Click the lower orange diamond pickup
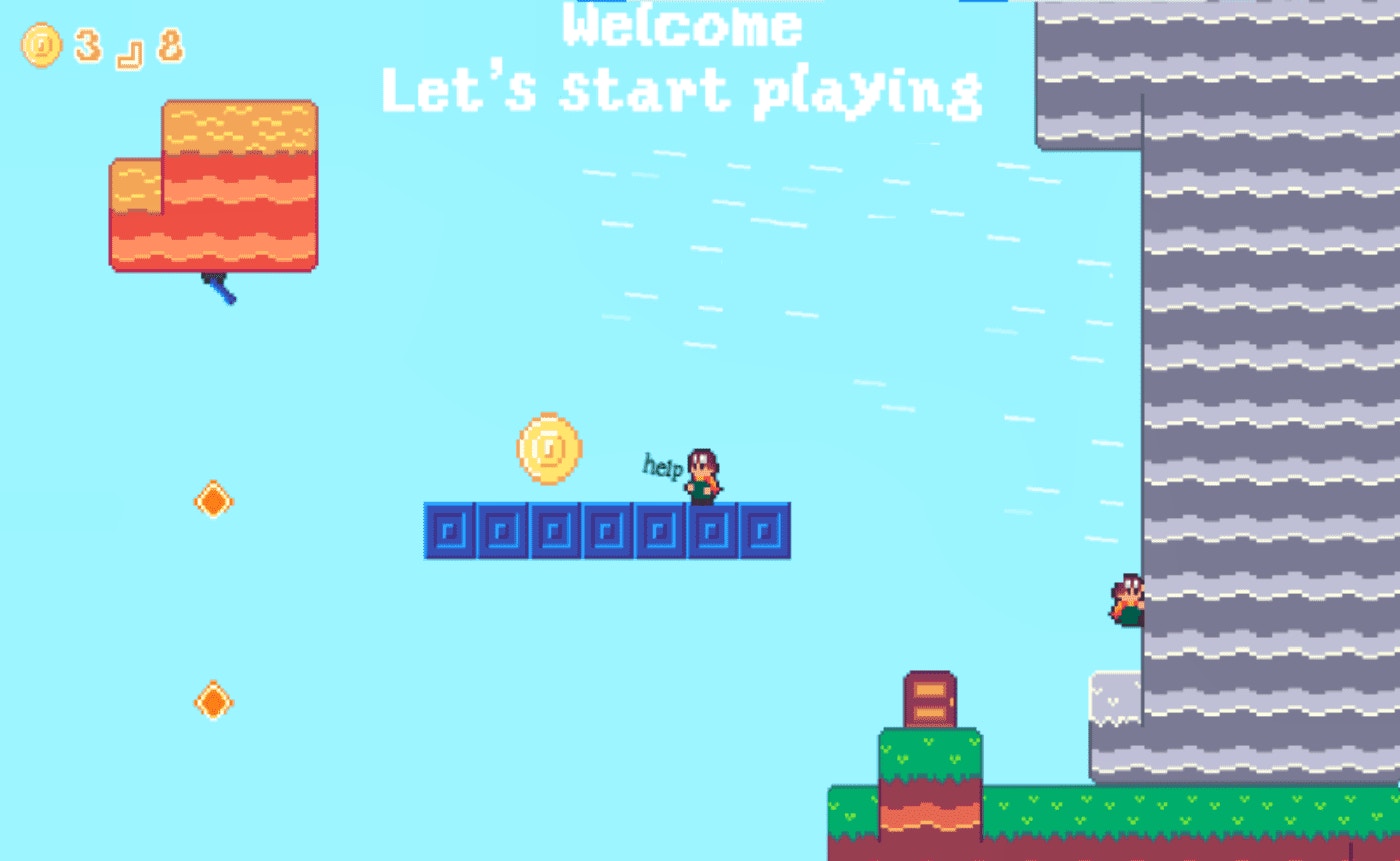 tap(213, 702)
